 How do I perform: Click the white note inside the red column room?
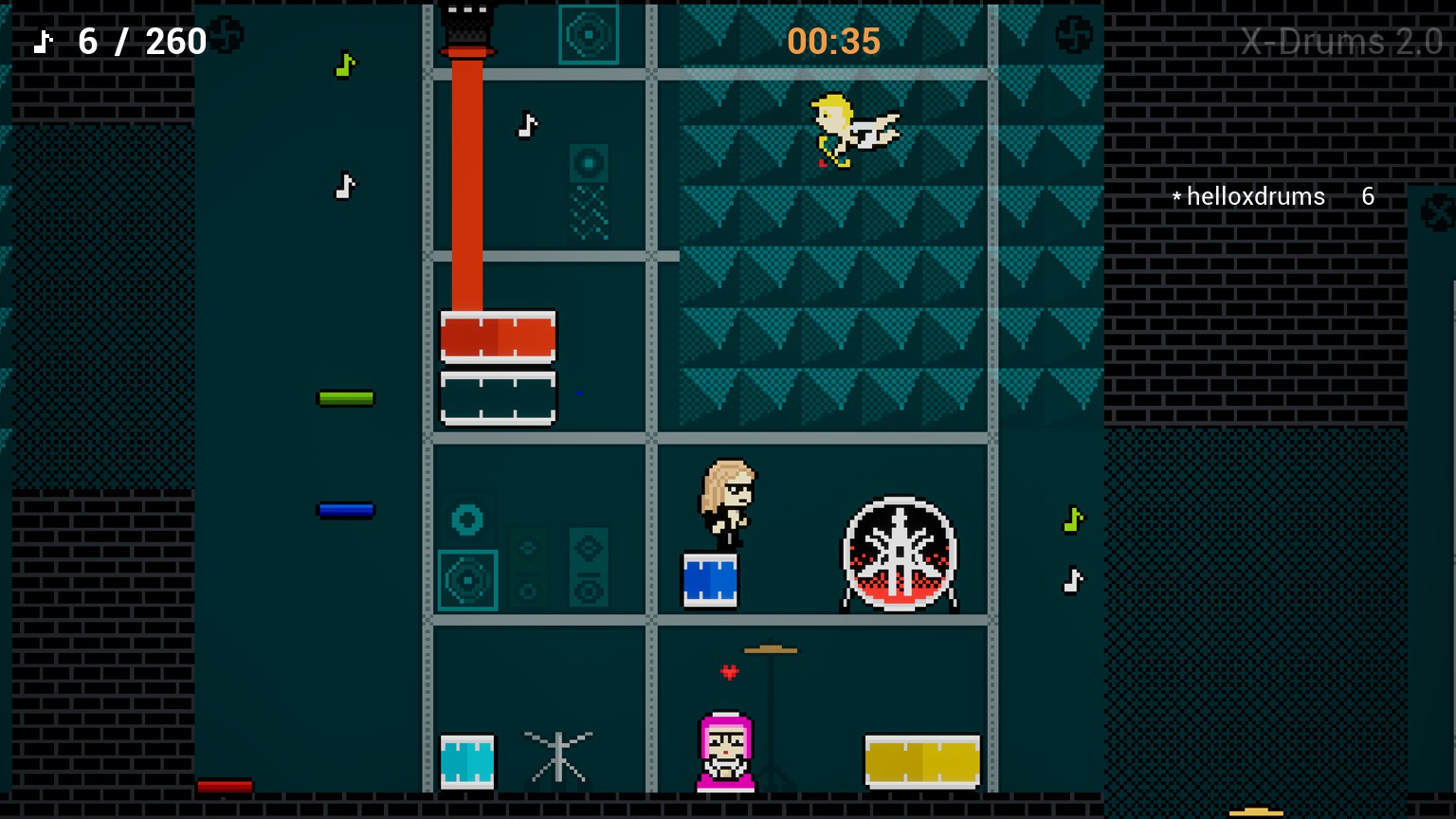coord(529,124)
